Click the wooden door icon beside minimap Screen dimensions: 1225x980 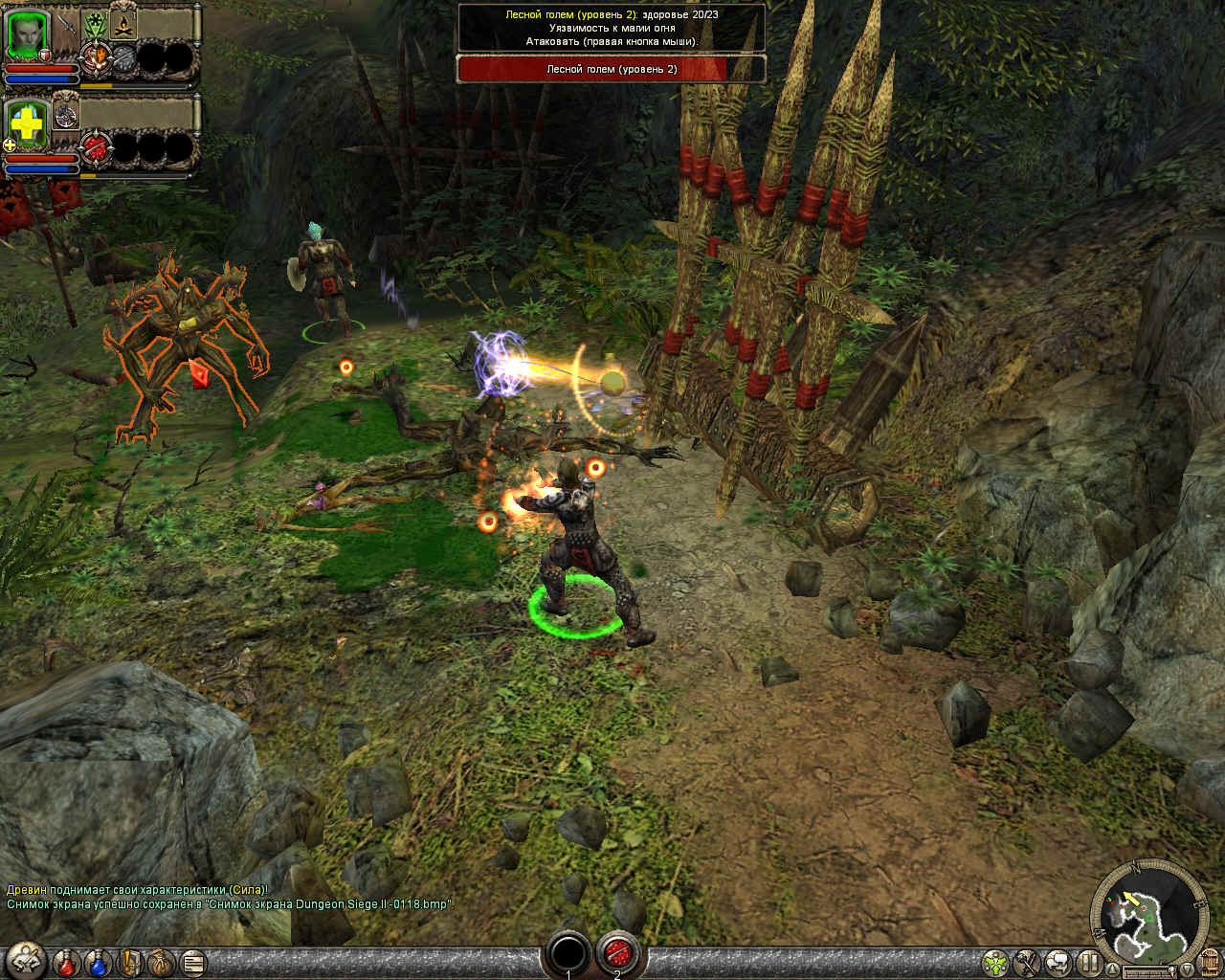pos(1210,961)
